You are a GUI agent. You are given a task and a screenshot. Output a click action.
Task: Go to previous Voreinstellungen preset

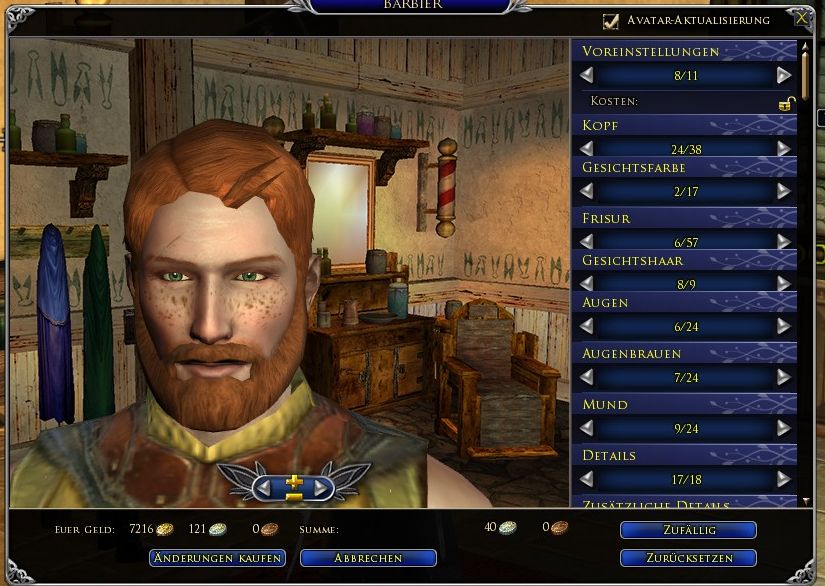coord(586,75)
